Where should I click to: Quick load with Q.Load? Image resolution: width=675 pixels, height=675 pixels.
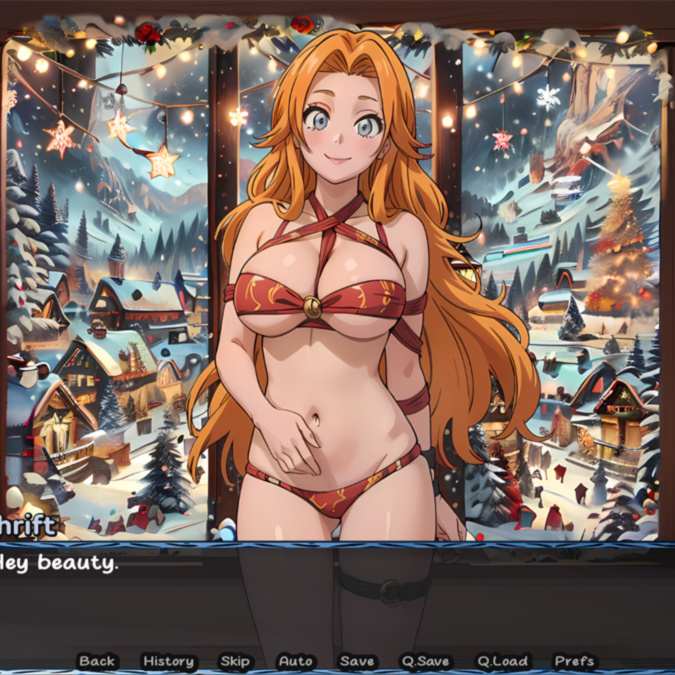(501, 661)
